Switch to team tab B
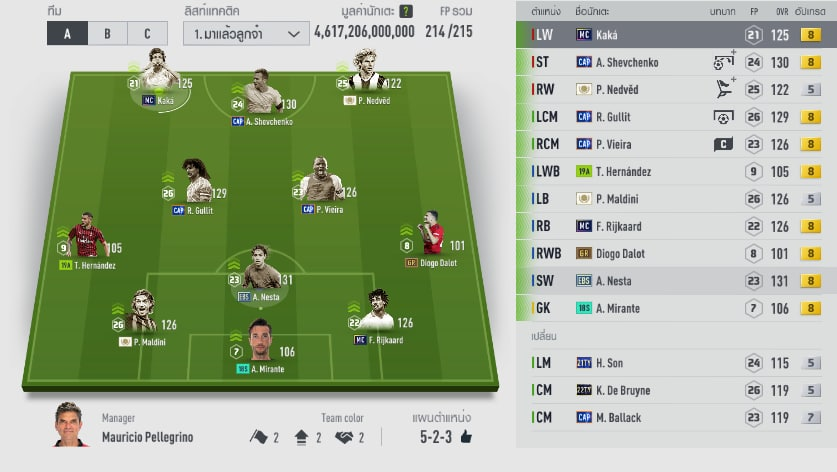 click(x=107, y=33)
